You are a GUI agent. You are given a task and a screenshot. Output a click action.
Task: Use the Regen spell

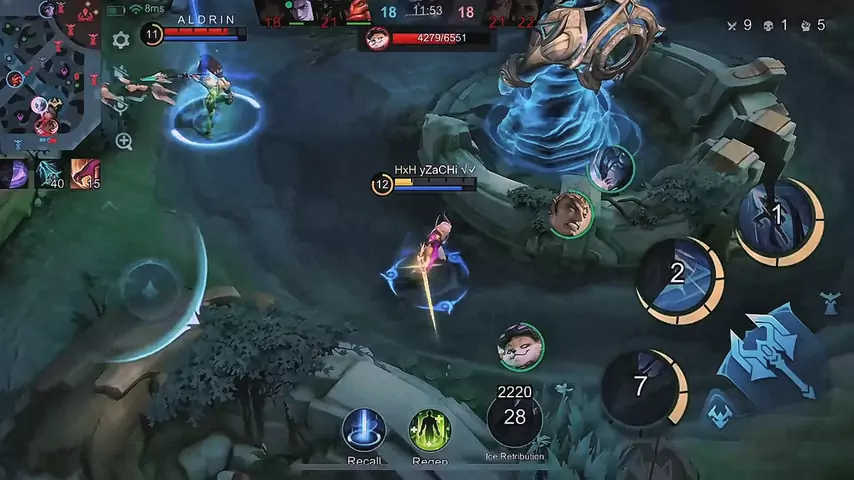tap(430, 431)
